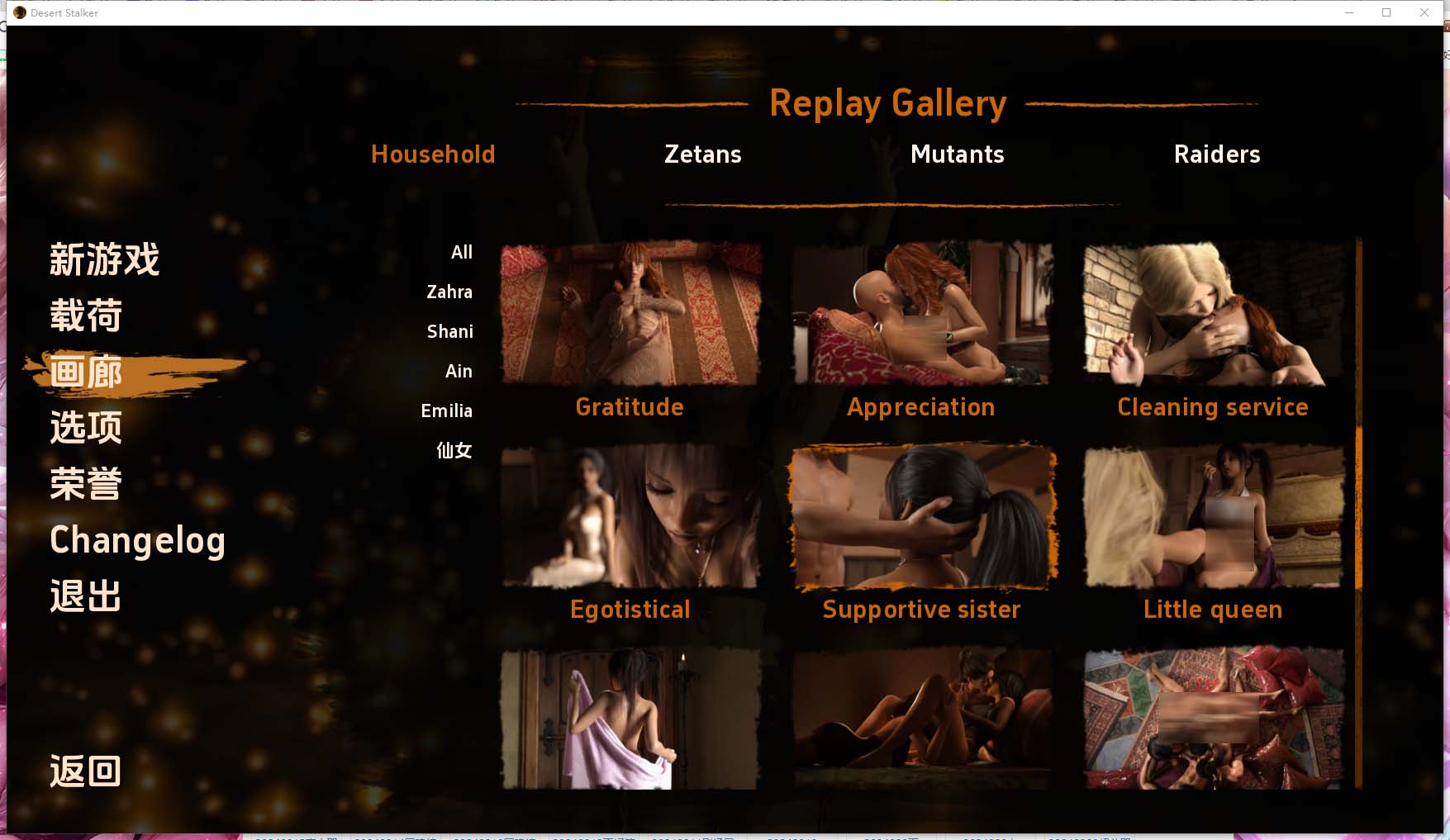
Task: Open the Changelog
Action: pos(137,540)
